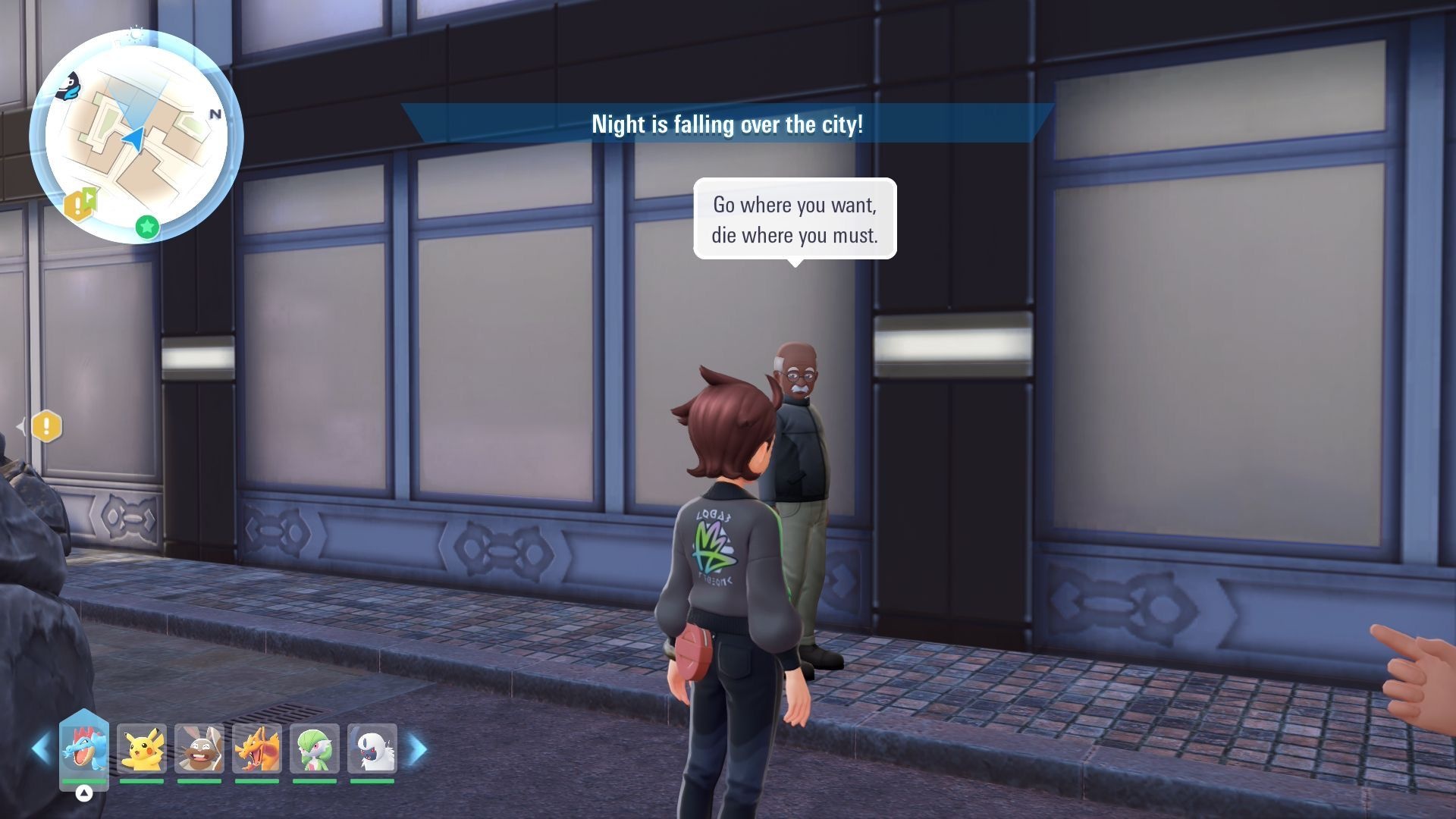Click the green flag marker on minimap
Image resolution: width=1456 pixels, height=819 pixels.
pyautogui.click(x=91, y=197)
